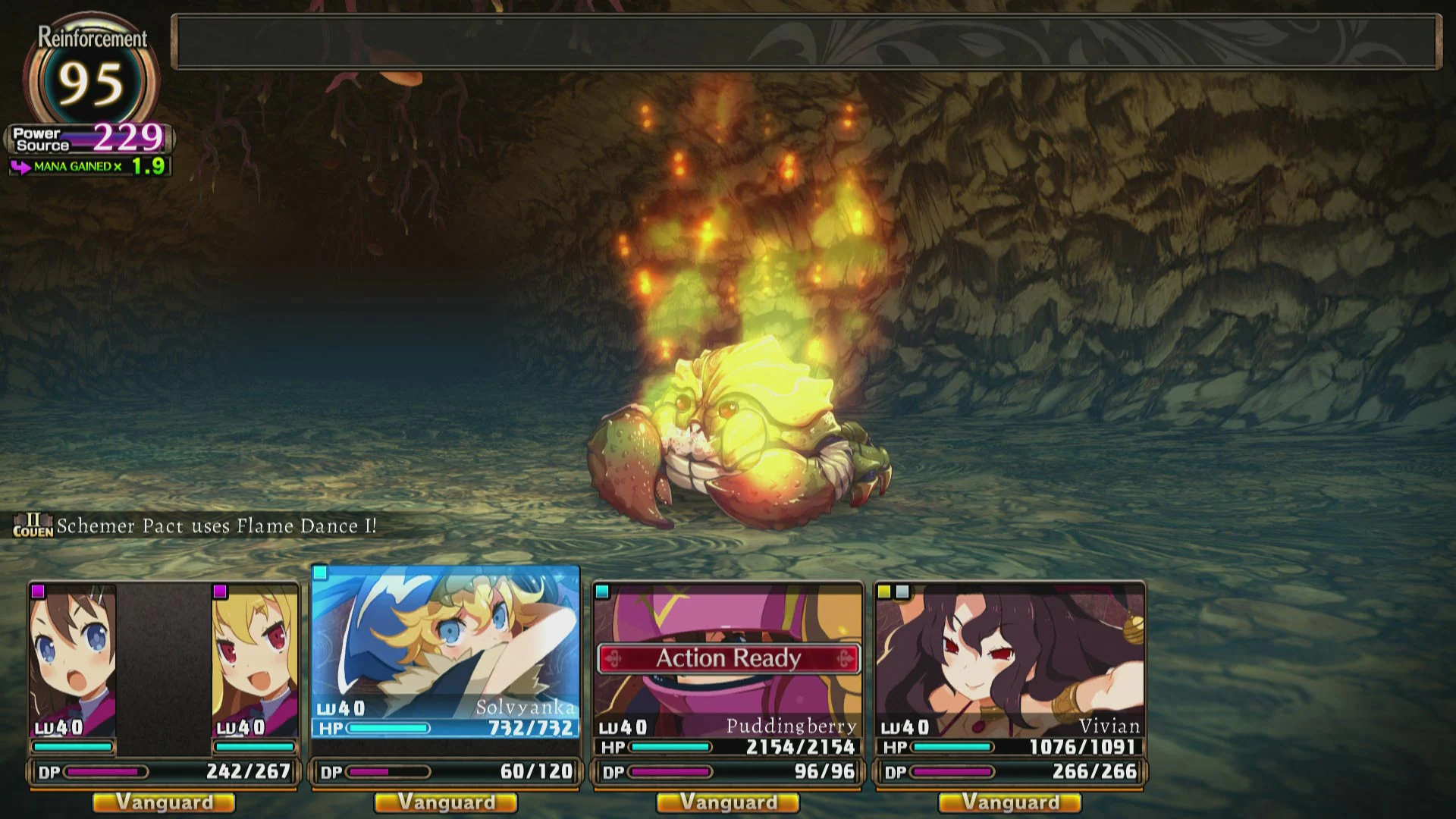1456x819 pixels.
Task: Click Puddingberry's Action Ready banner
Action: [x=728, y=658]
